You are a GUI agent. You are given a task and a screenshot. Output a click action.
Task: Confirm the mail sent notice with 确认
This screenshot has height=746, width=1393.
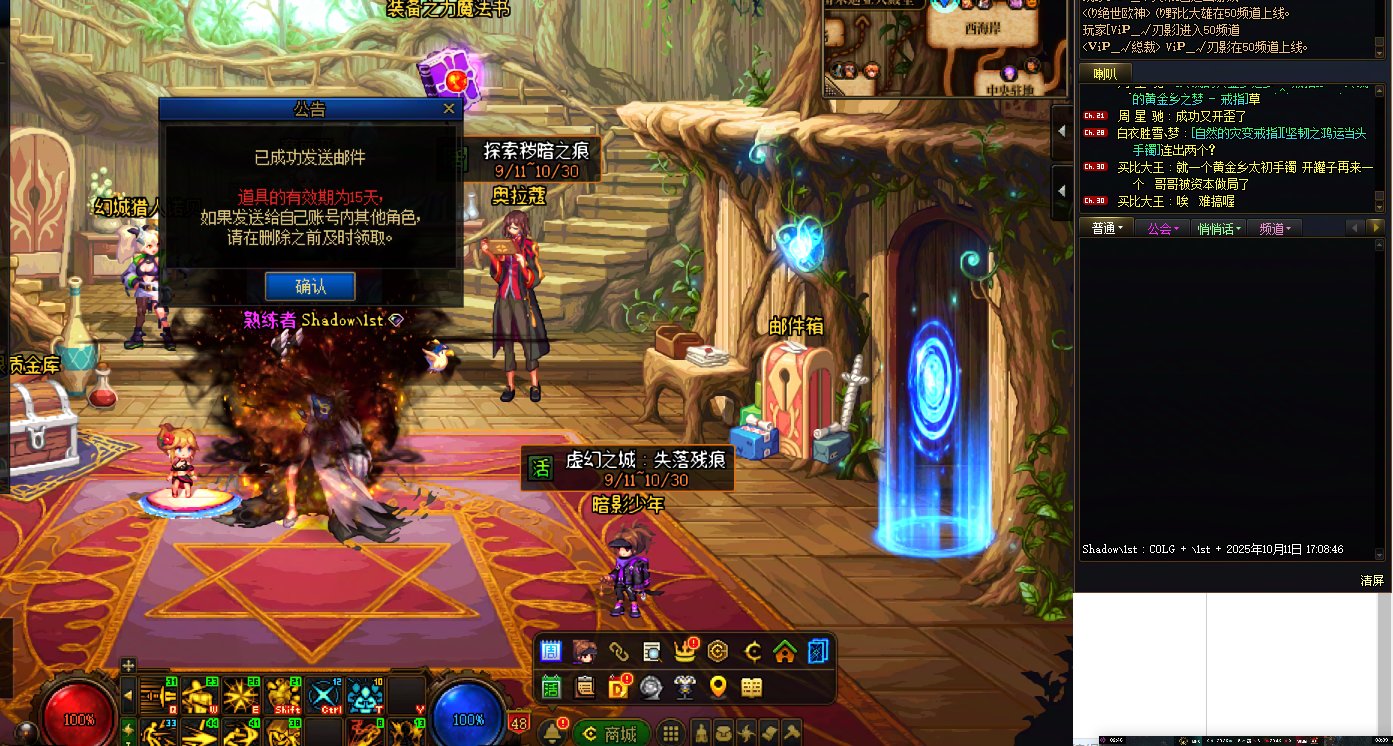tap(310, 286)
